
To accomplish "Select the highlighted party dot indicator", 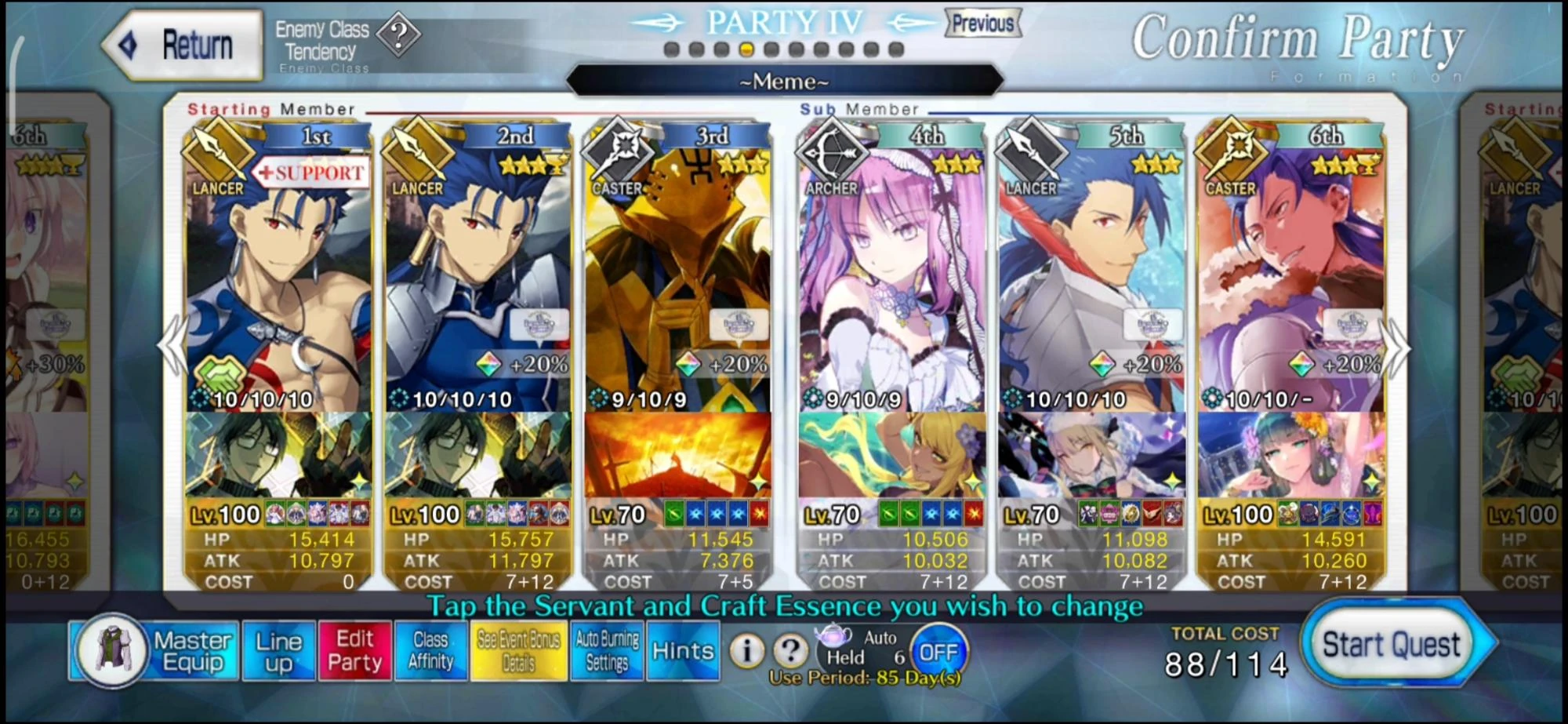I will click(x=745, y=49).
